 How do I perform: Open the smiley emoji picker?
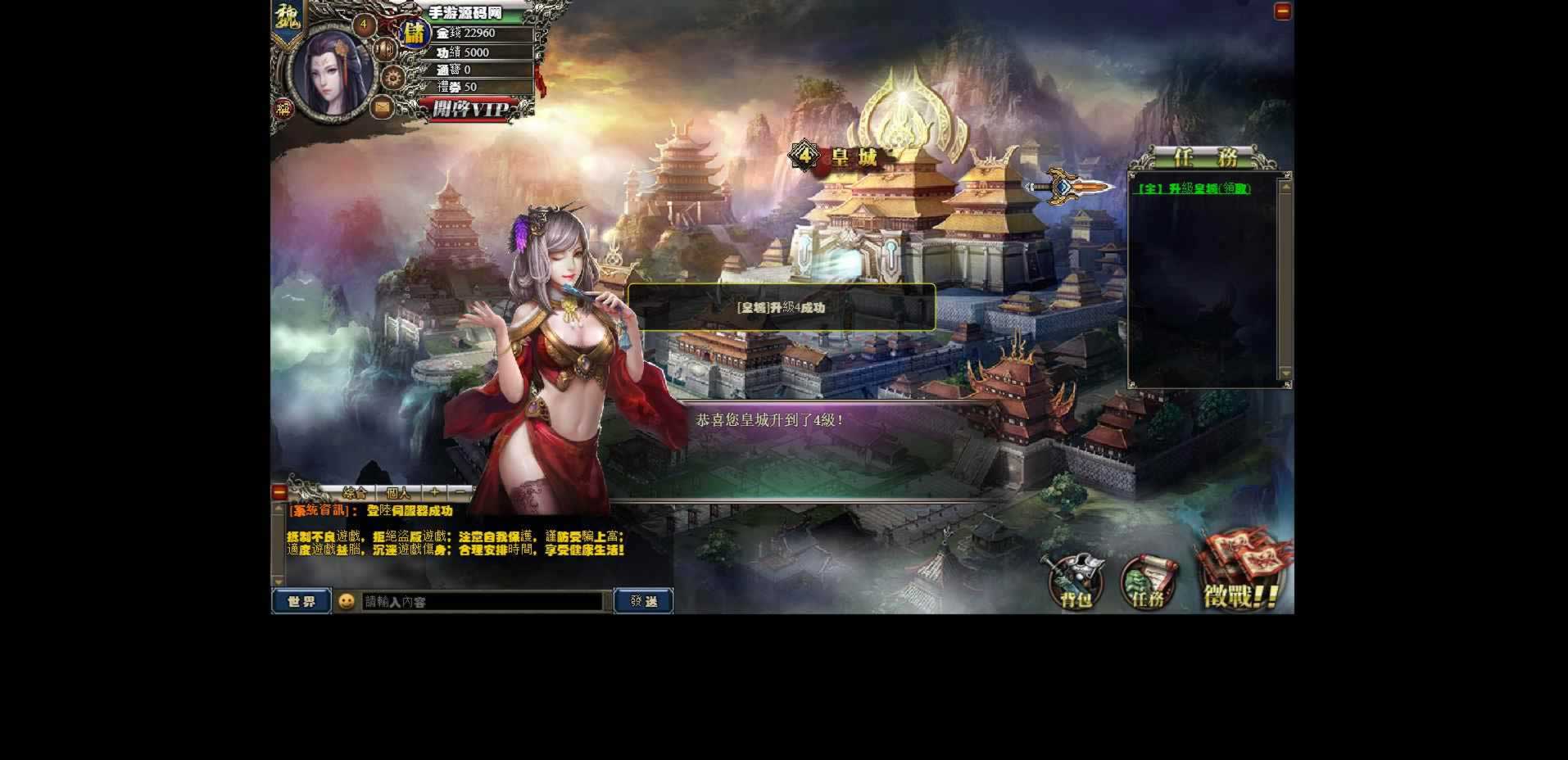pos(347,601)
